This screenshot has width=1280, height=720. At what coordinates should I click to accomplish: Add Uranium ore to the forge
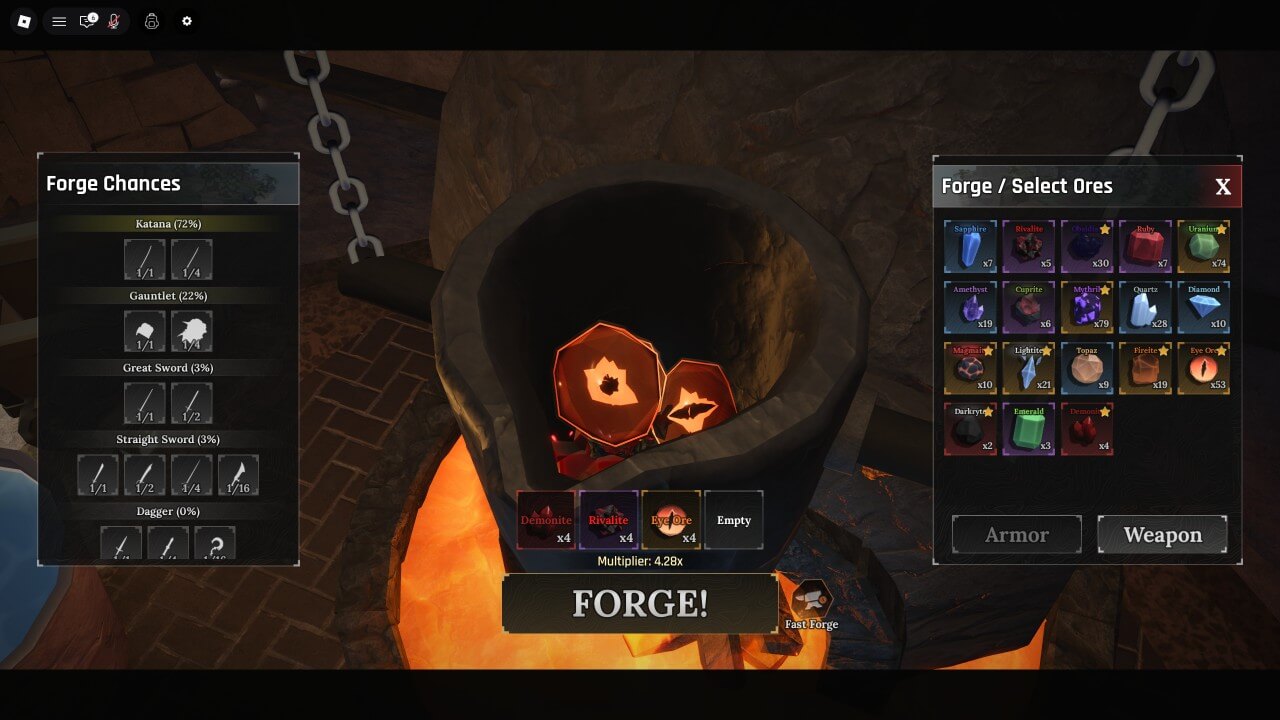[1203, 247]
